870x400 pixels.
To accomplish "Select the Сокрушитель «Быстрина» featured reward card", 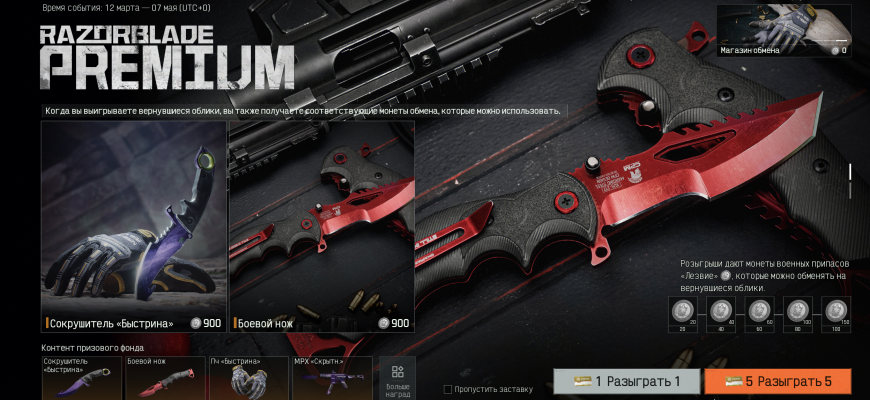I will point(134,226).
